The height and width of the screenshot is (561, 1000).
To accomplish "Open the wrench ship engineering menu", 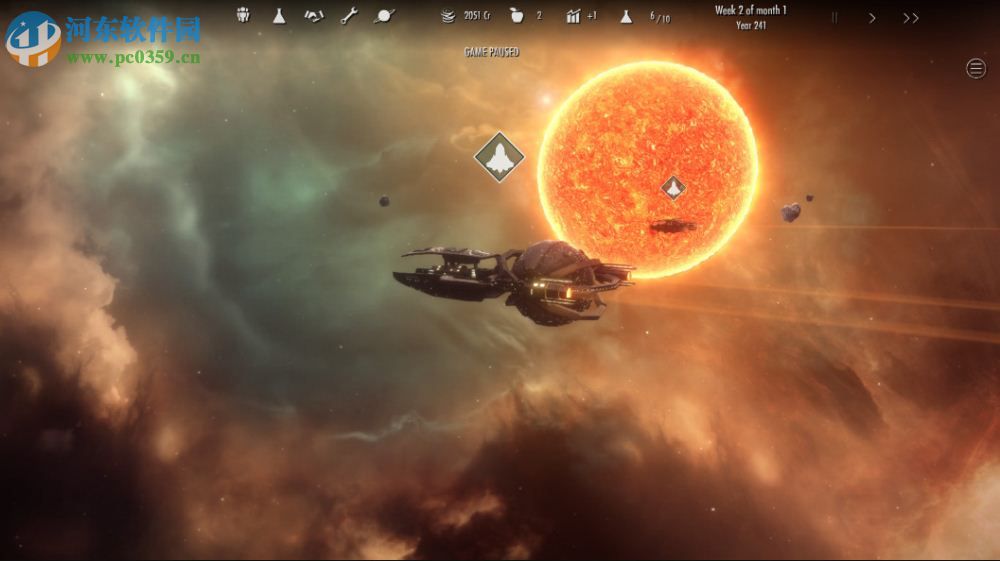I will (348, 15).
